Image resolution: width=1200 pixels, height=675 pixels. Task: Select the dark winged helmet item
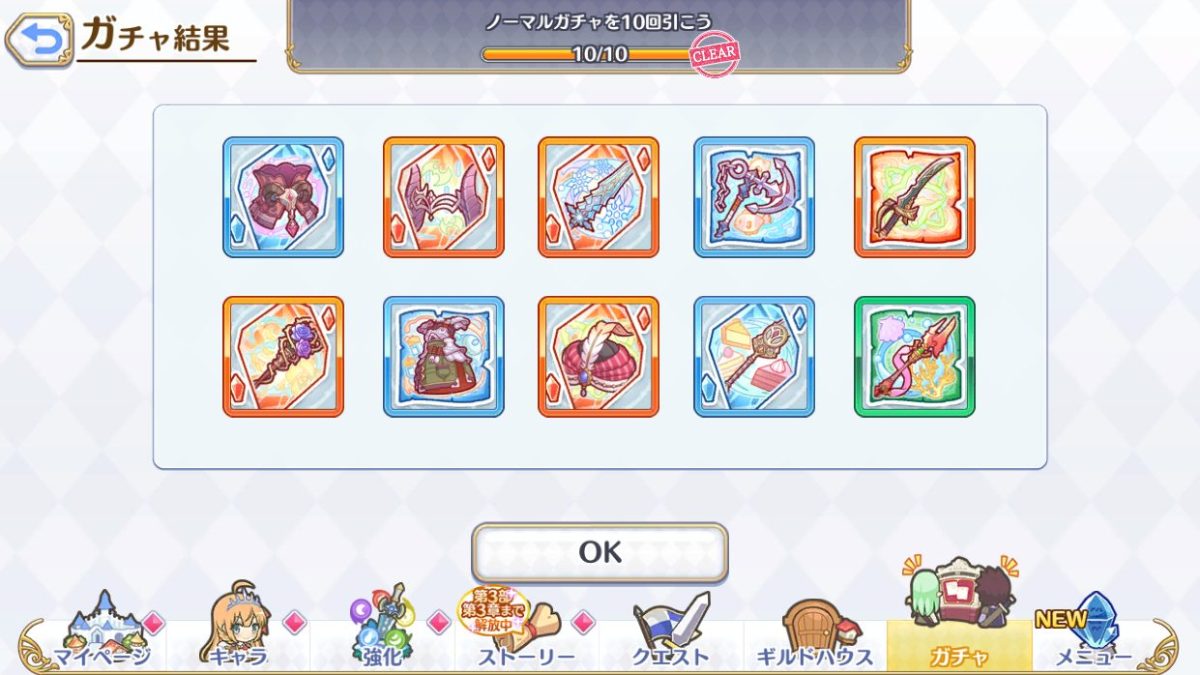(x=443, y=197)
